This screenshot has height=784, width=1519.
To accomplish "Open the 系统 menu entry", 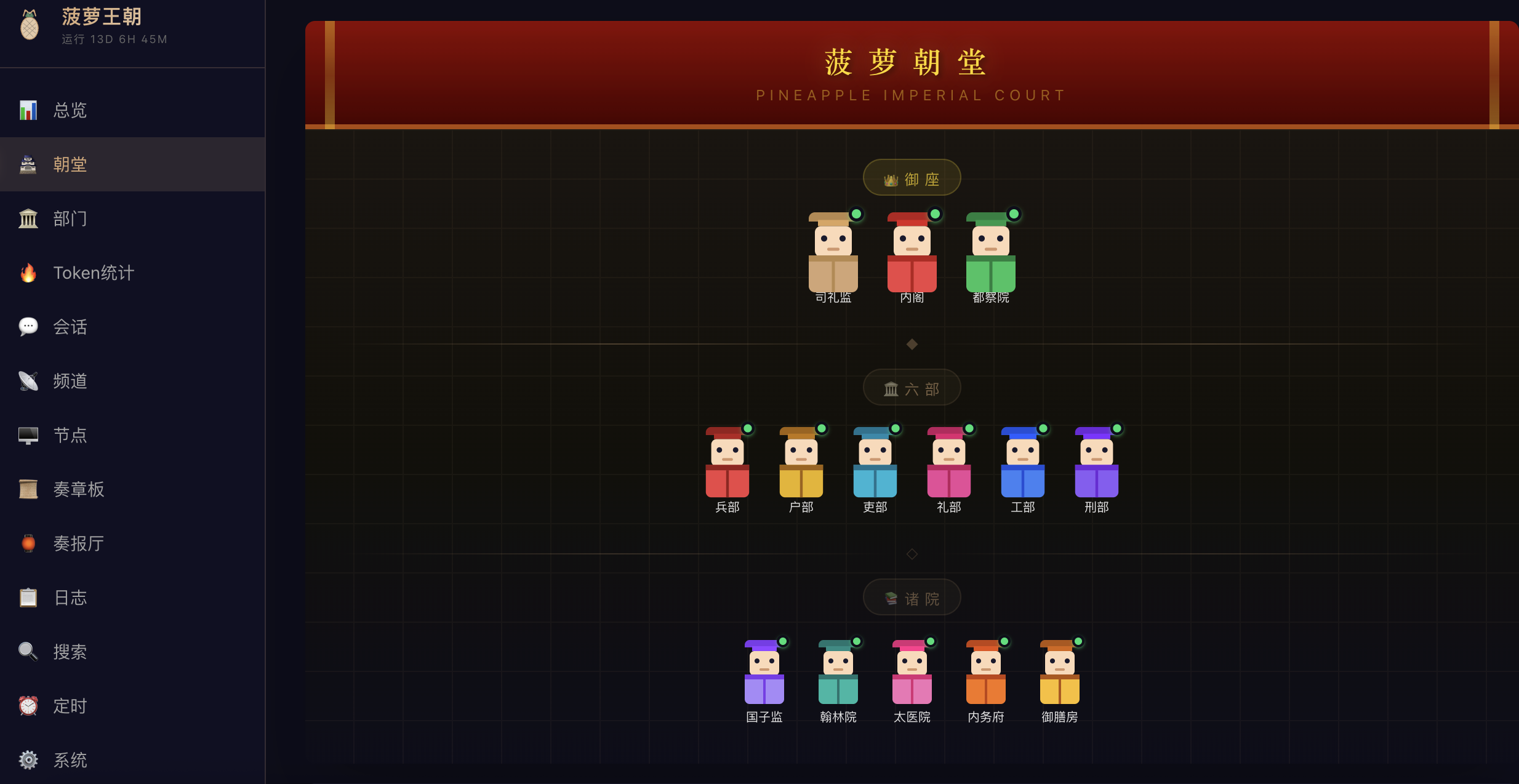I will pyautogui.click(x=70, y=760).
